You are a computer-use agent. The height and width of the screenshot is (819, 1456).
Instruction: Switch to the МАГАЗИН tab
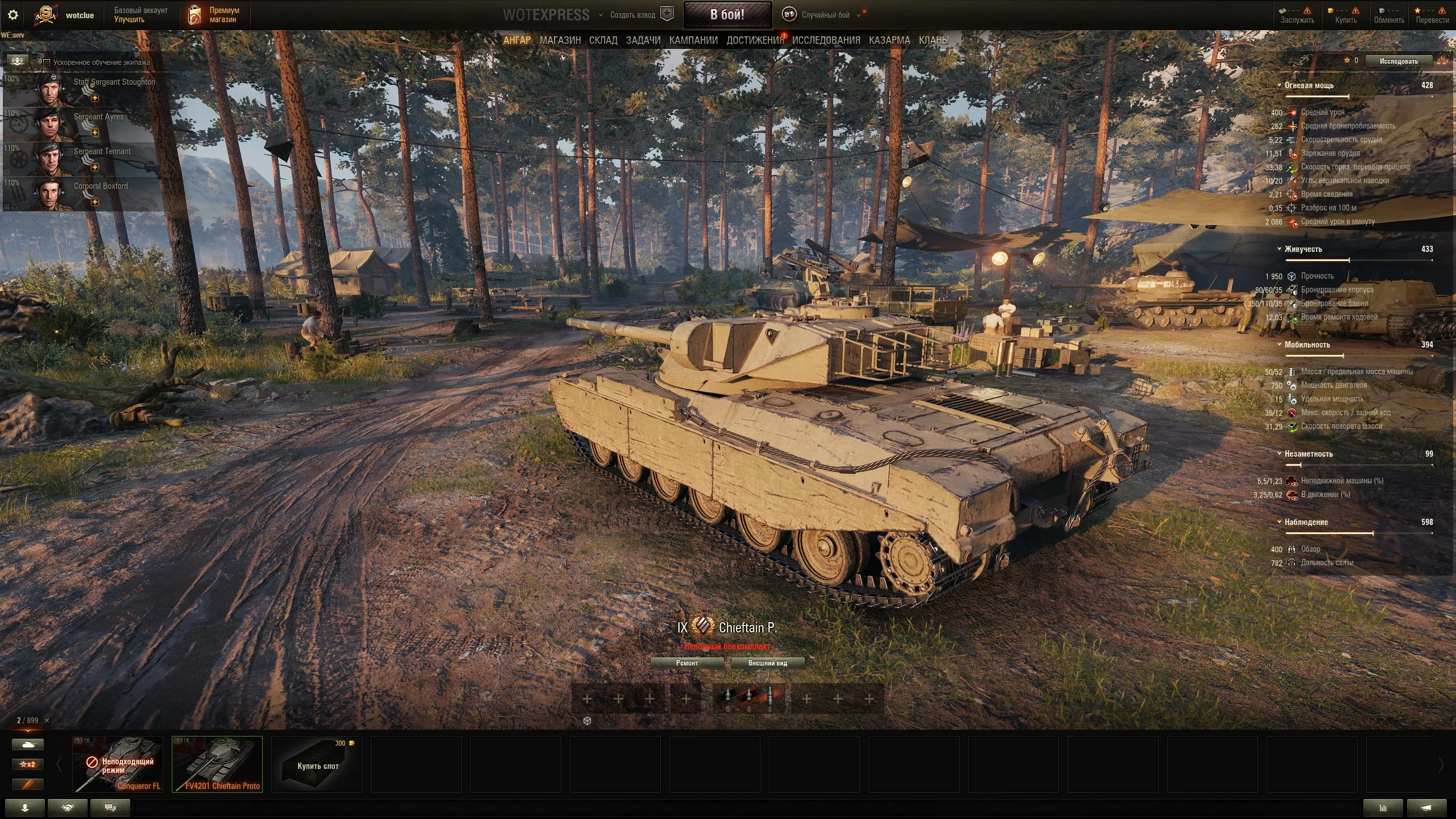(560, 40)
